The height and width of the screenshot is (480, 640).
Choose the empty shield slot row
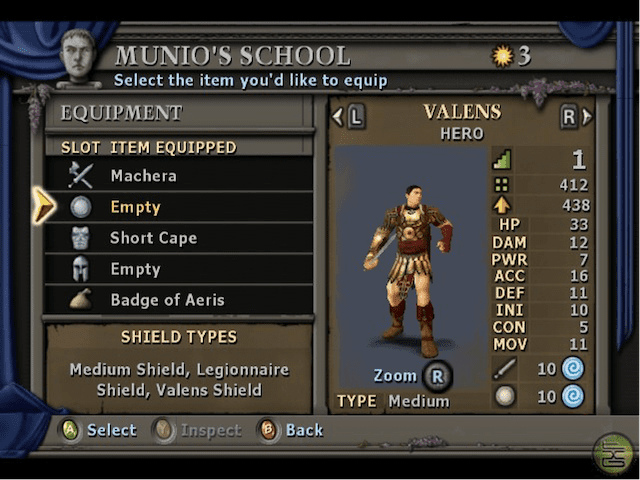tap(180, 207)
